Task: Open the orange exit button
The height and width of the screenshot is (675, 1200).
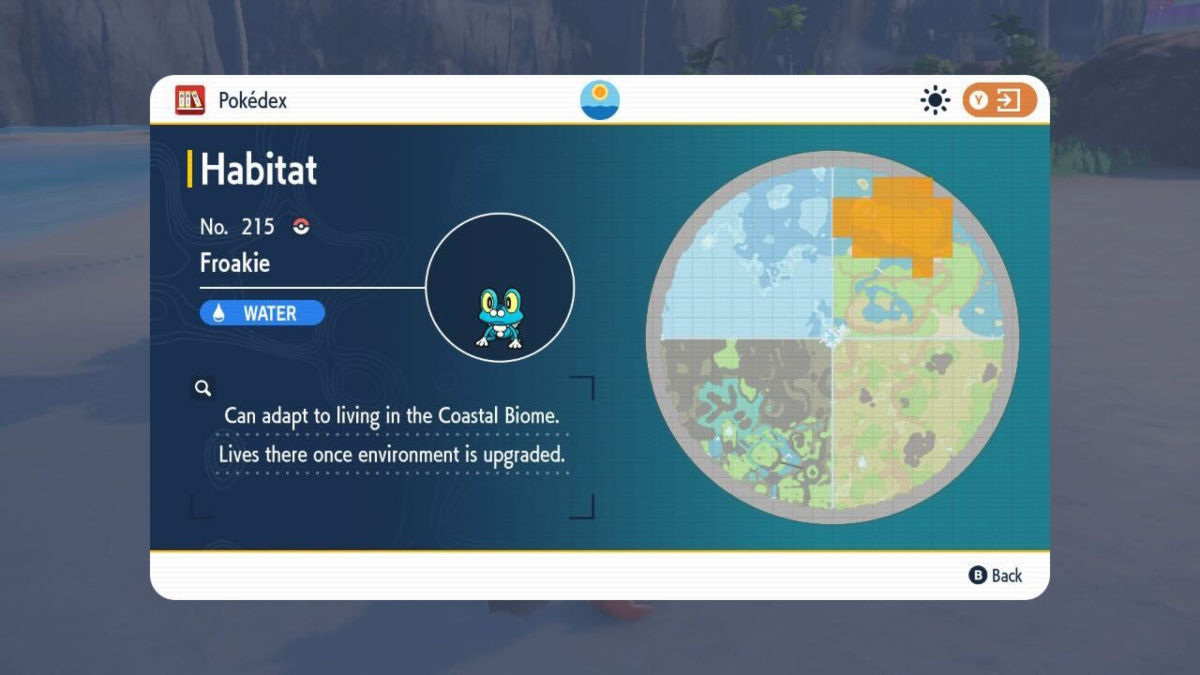Action: coord(999,100)
